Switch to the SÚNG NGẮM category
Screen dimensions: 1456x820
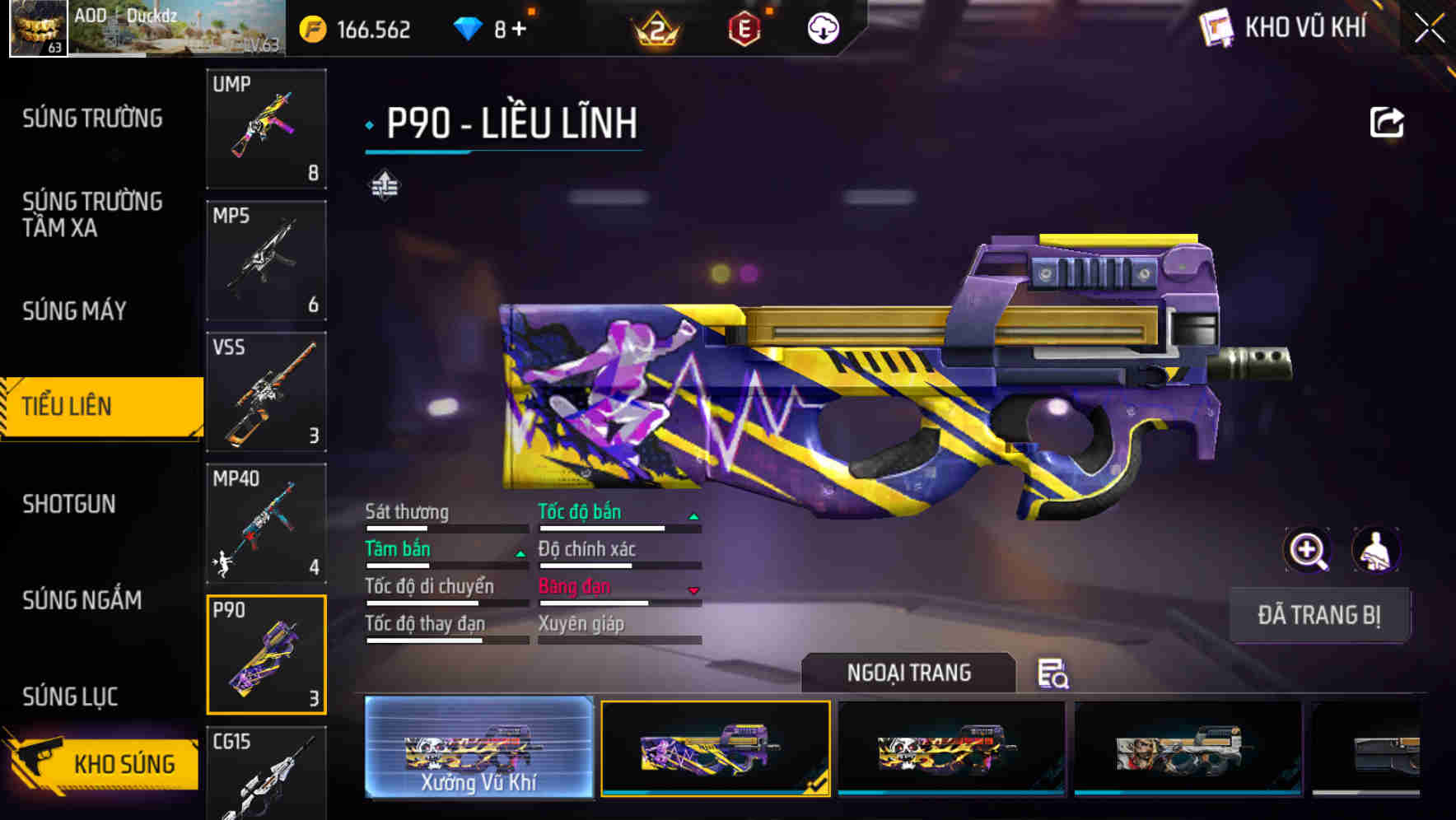pyautogui.click(x=82, y=601)
